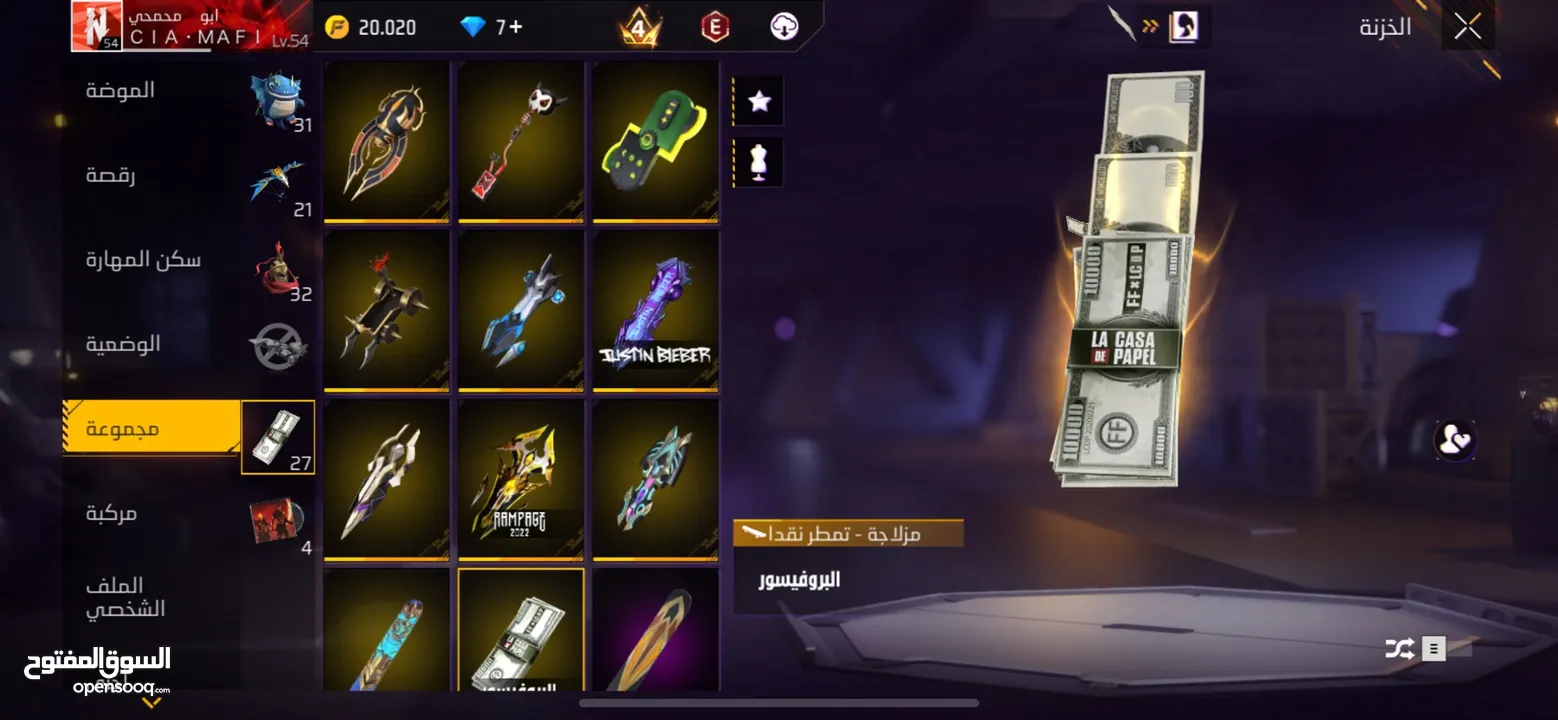The width and height of the screenshot is (1558, 720).
Task: Choose the مركبة (vehicle) category
Action: point(111,513)
